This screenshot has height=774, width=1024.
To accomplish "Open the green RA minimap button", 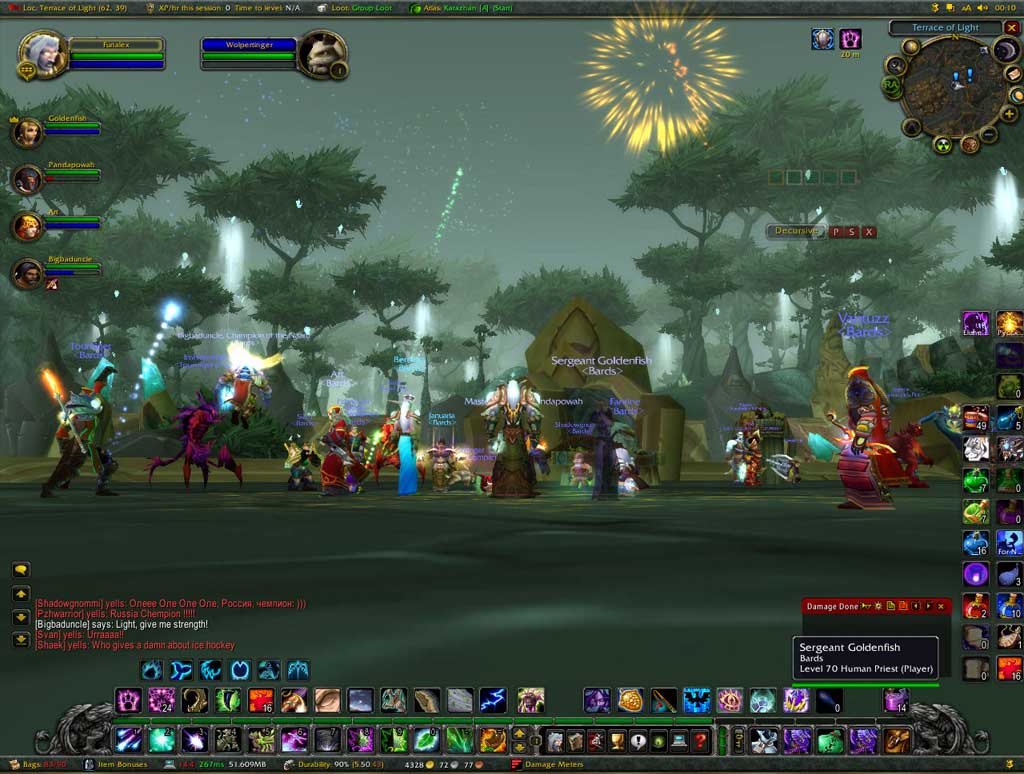I will (891, 86).
